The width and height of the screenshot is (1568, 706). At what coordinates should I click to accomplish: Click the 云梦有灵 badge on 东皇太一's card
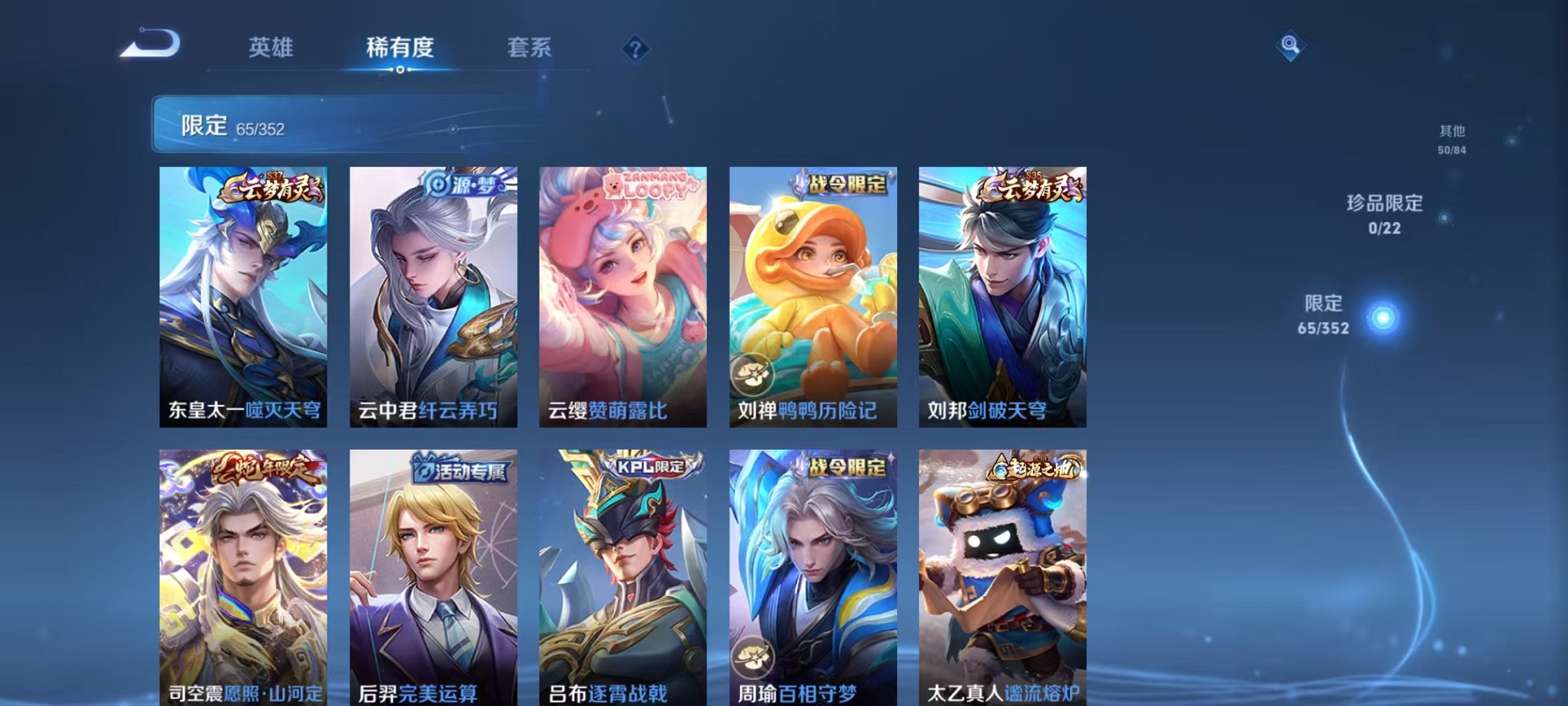click(273, 185)
